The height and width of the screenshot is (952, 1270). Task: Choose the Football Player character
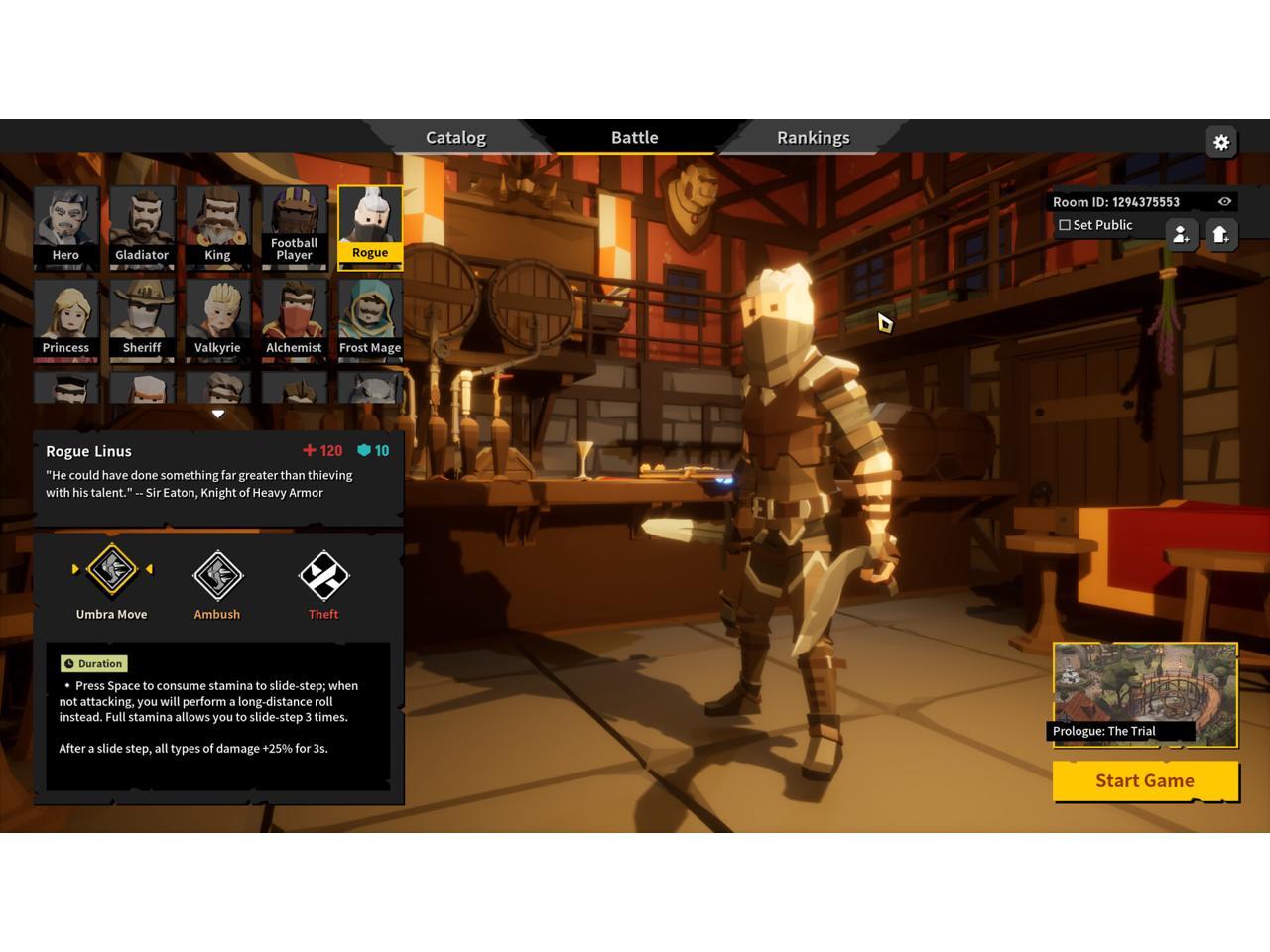(294, 226)
